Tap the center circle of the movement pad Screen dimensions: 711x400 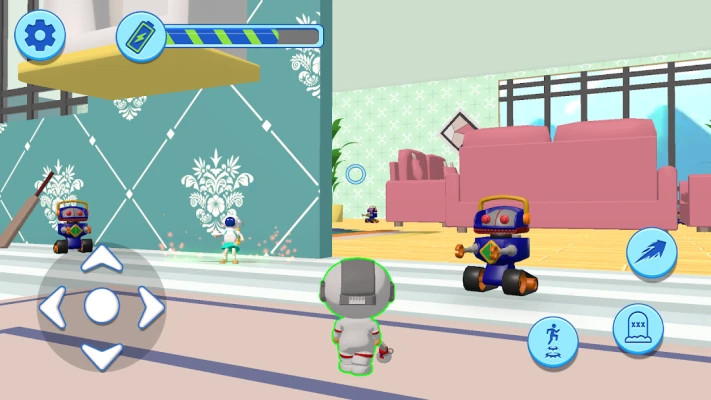click(101, 307)
